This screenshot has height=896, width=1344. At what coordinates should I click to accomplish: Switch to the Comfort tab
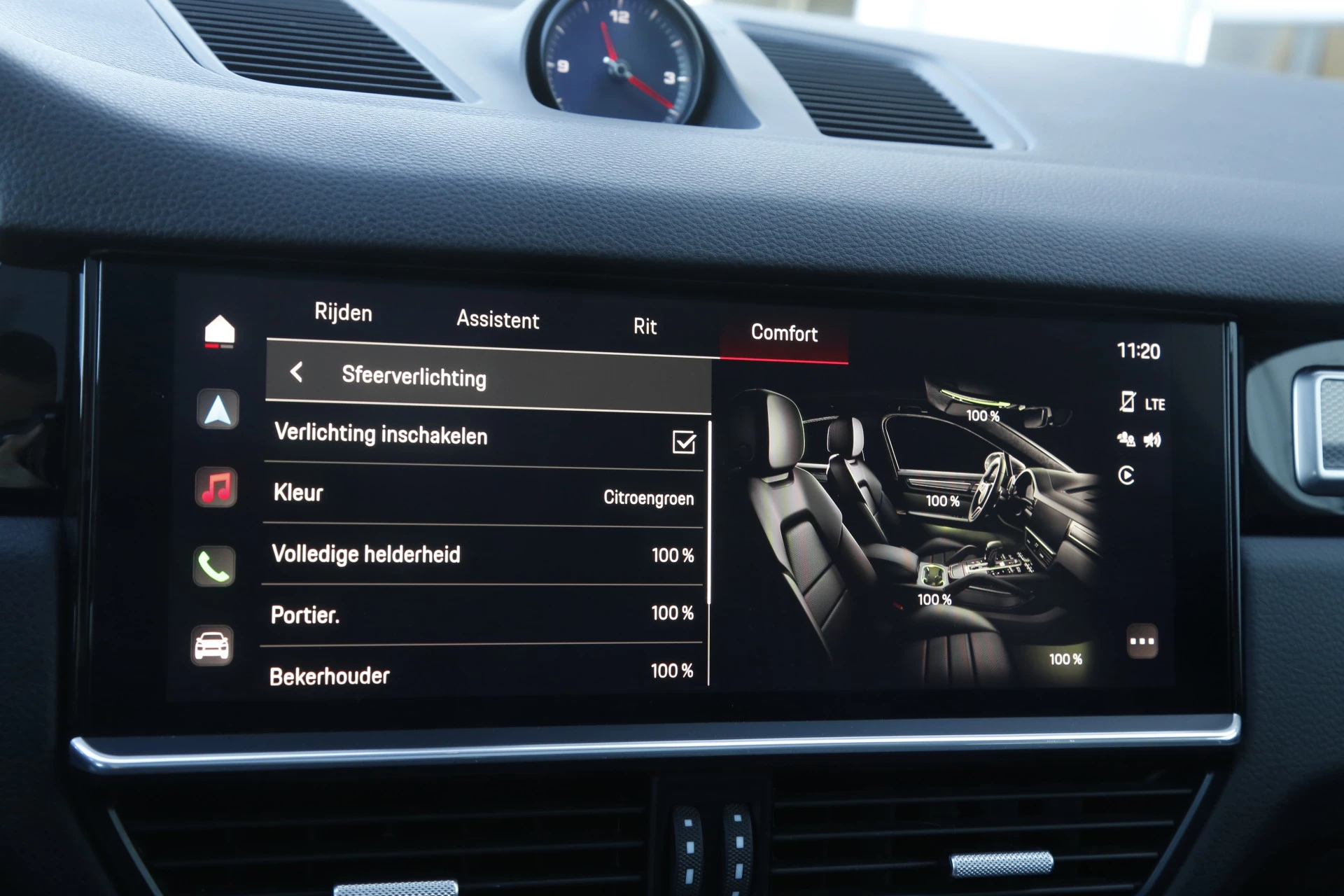click(783, 335)
